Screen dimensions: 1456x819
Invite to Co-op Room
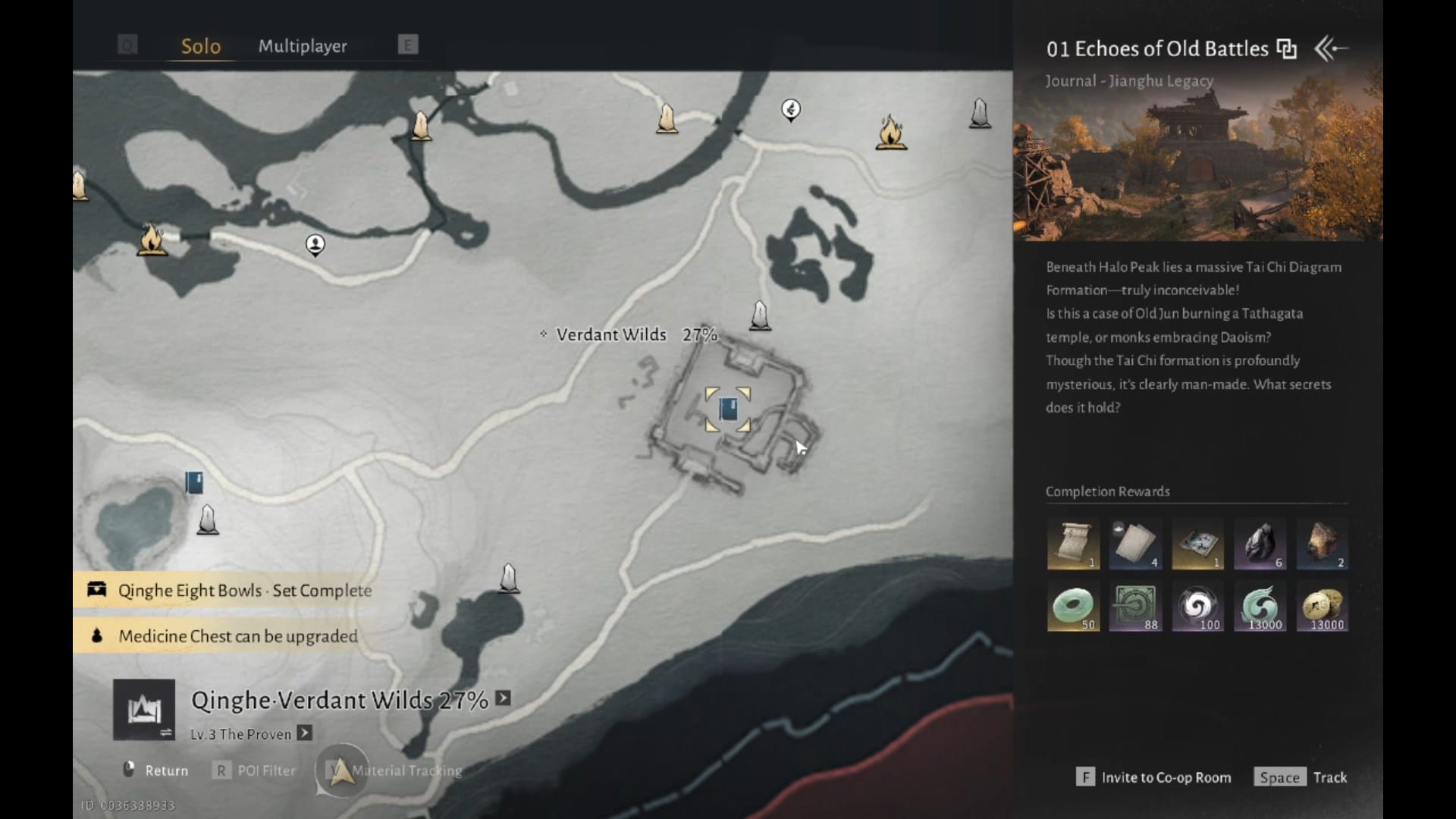tap(1153, 777)
